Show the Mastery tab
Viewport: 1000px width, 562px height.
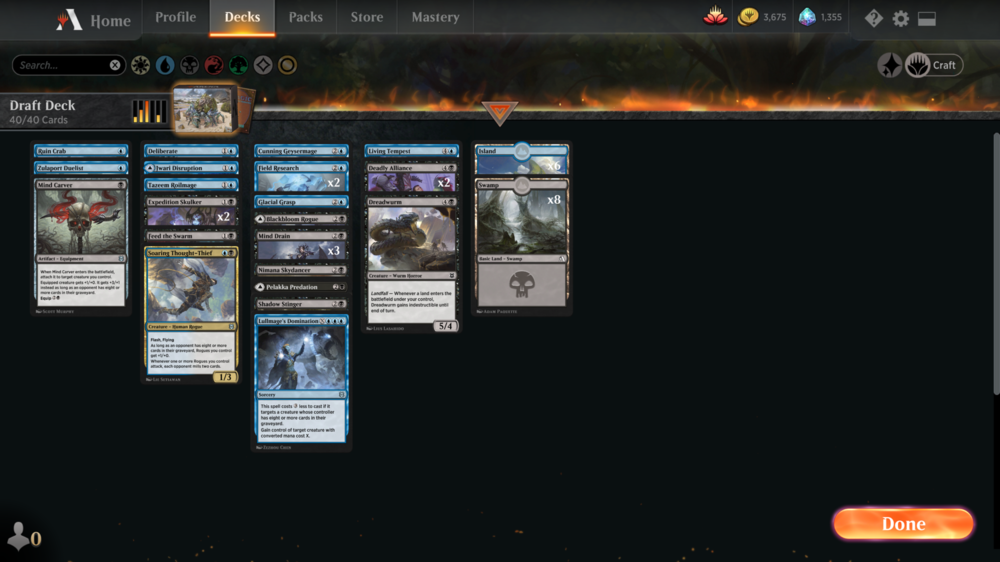[x=435, y=17]
